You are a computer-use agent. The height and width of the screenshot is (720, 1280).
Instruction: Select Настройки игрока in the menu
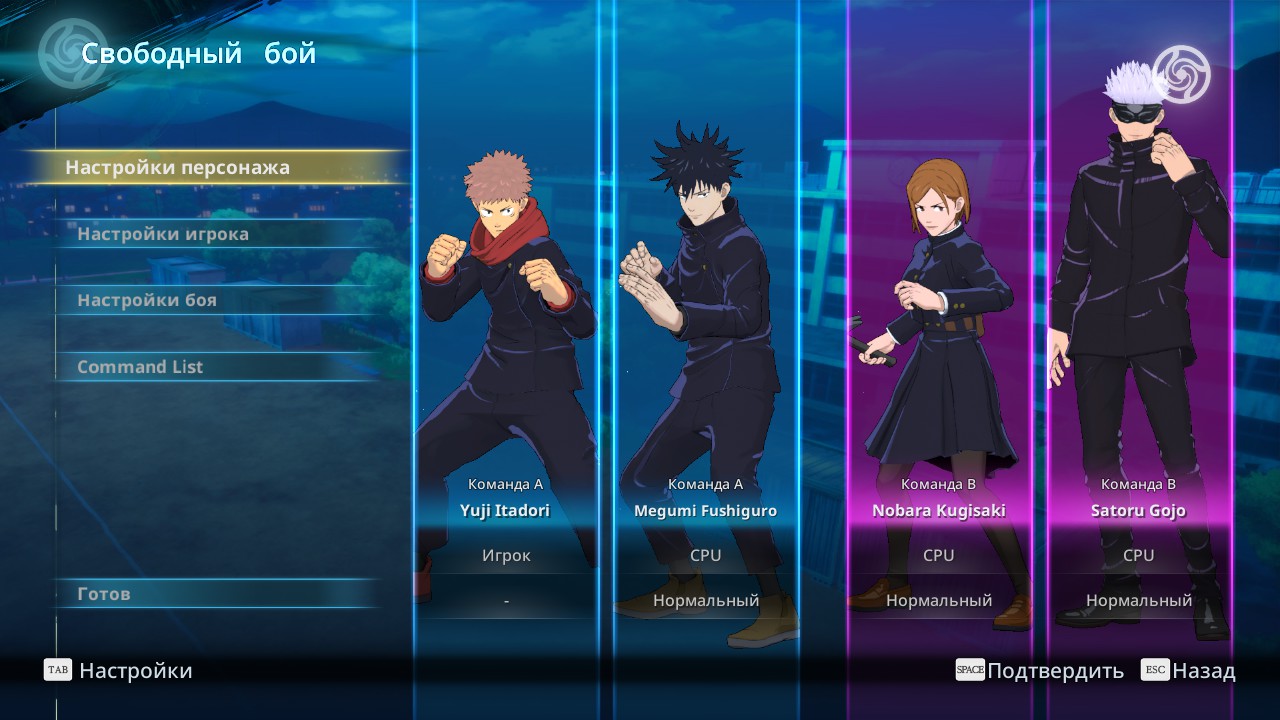163,234
